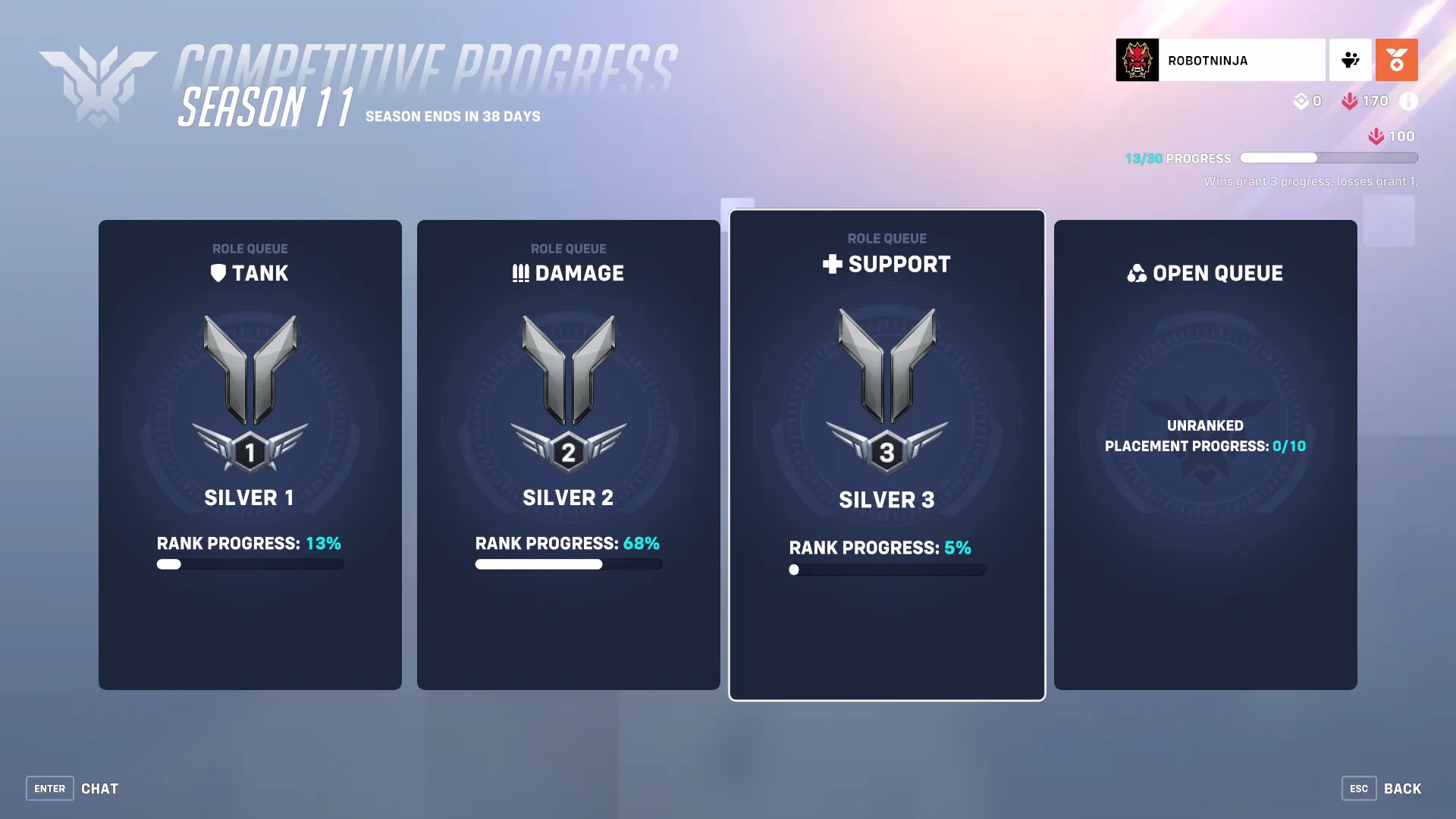The image size is (1456, 819).
Task: Click the Support role plus icon
Action: (833, 265)
